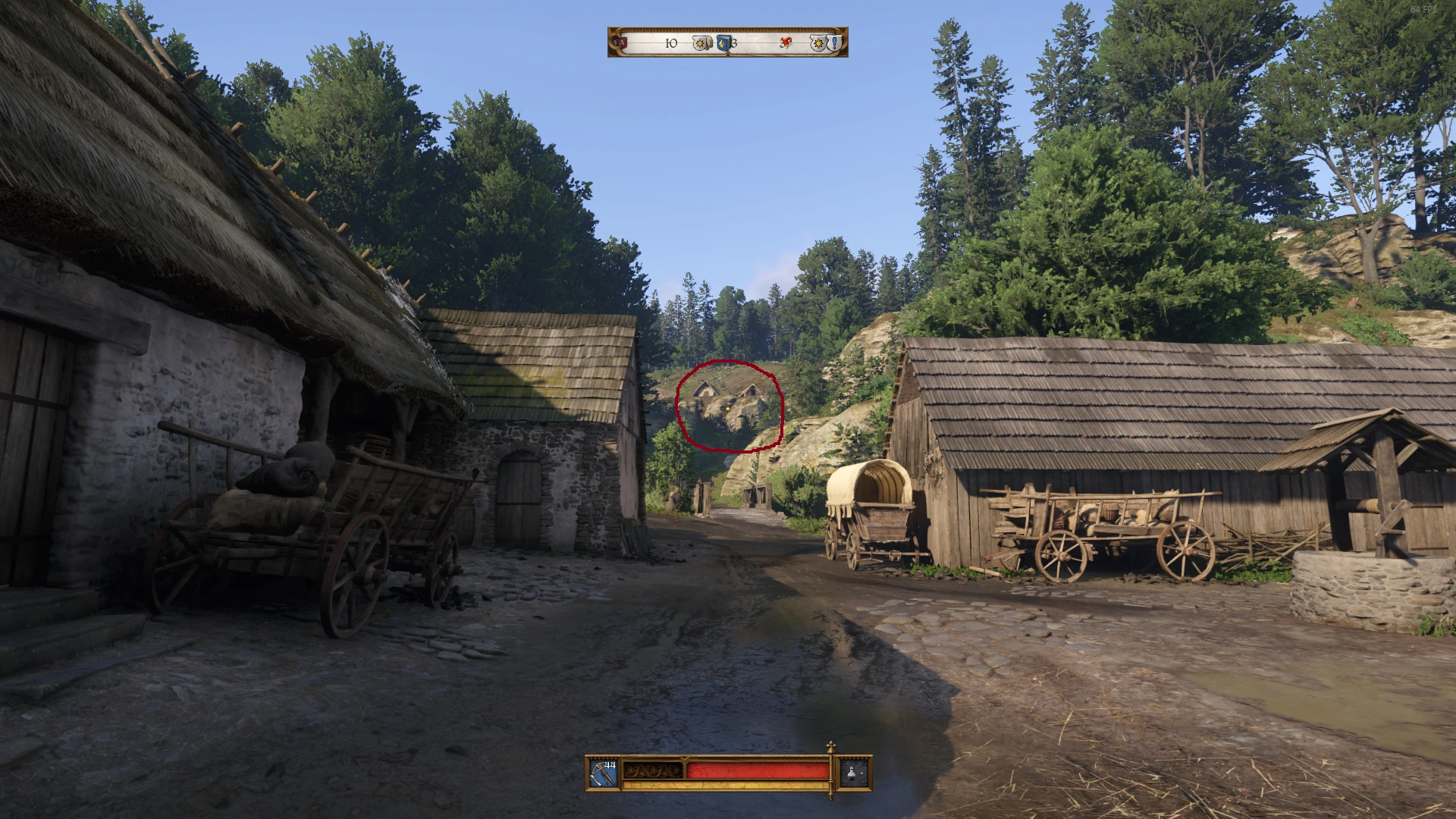Click the exclamation shield marker on compass
Viewport: 1456px width, 819px height.
pyautogui.click(x=835, y=42)
